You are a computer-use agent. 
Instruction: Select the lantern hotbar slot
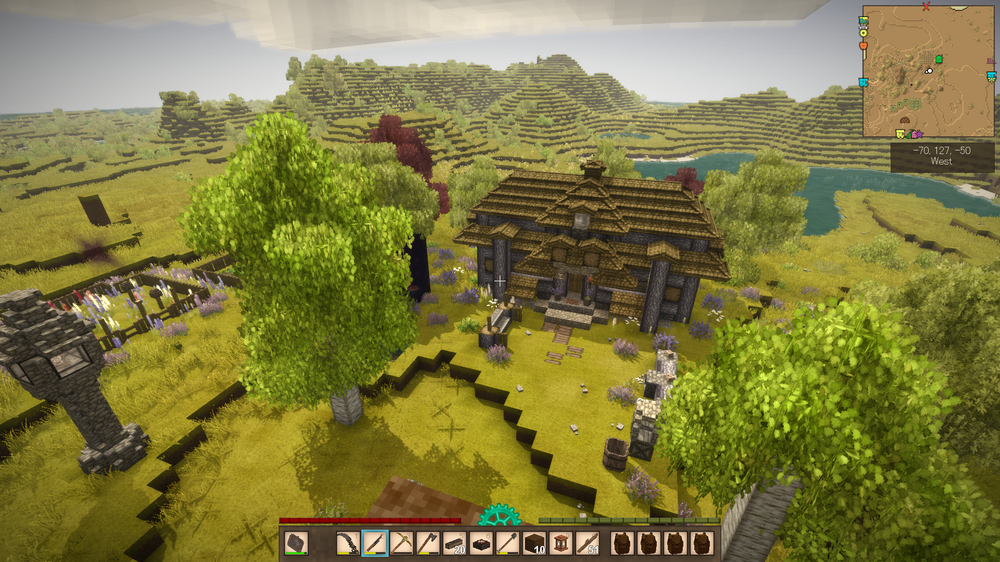click(562, 543)
